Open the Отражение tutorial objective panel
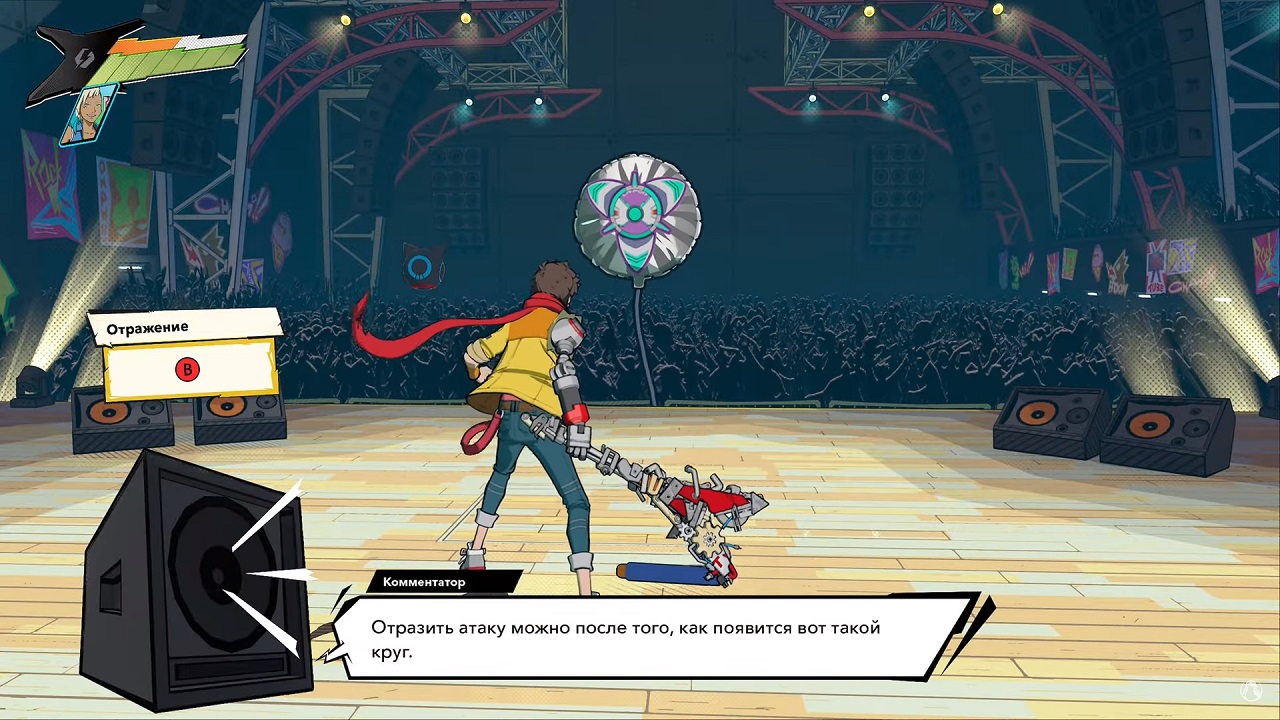The image size is (1280, 720). [186, 354]
